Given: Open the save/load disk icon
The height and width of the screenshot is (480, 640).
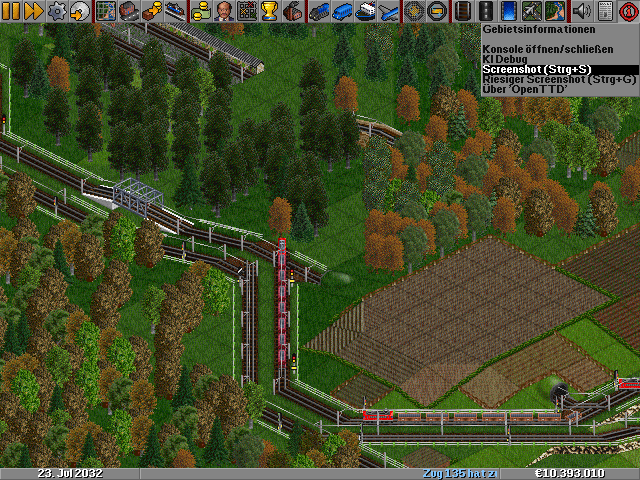Looking at the screenshot, I should [79, 11].
